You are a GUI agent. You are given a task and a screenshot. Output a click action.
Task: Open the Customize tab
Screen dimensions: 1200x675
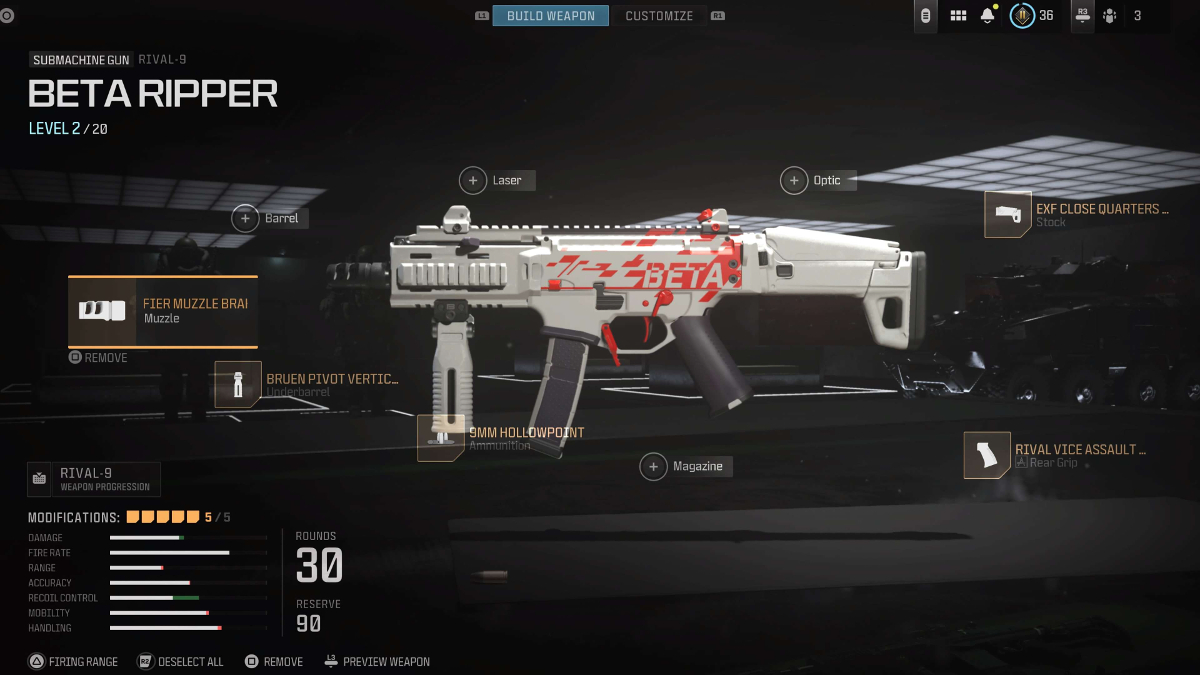pos(659,16)
